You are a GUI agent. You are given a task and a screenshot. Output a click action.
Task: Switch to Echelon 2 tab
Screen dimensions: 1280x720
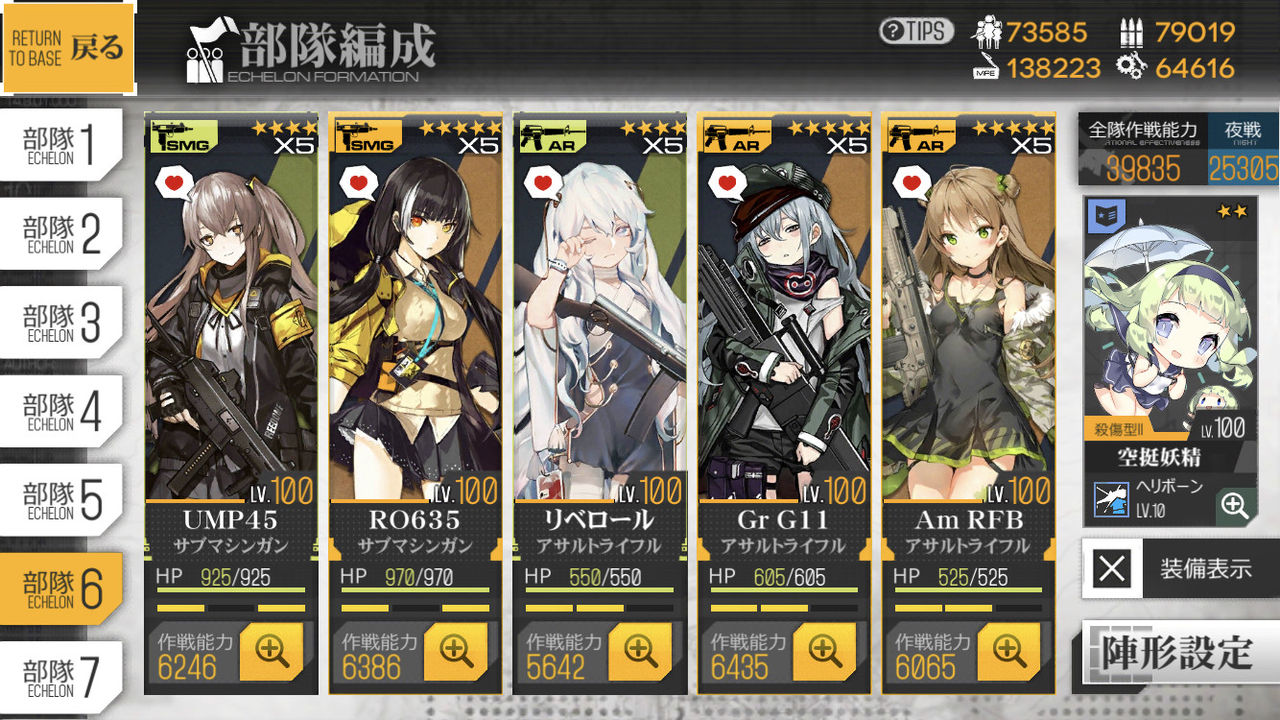click(60, 232)
